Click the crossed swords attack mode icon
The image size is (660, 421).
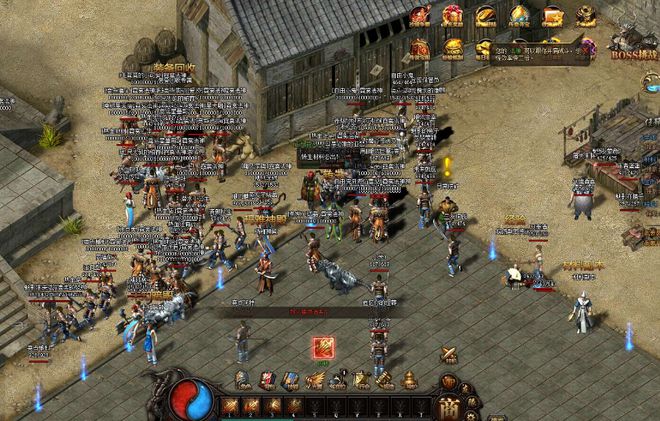449,355
